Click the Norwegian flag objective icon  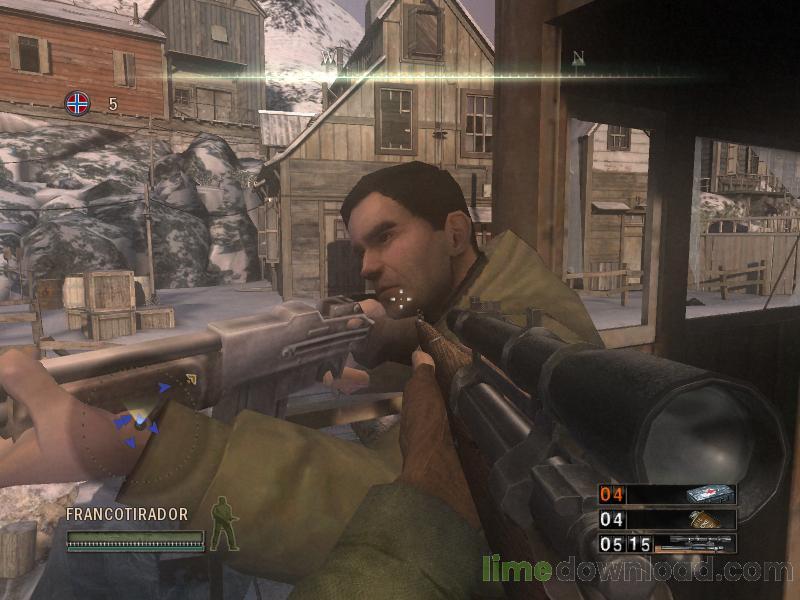click(77, 102)
